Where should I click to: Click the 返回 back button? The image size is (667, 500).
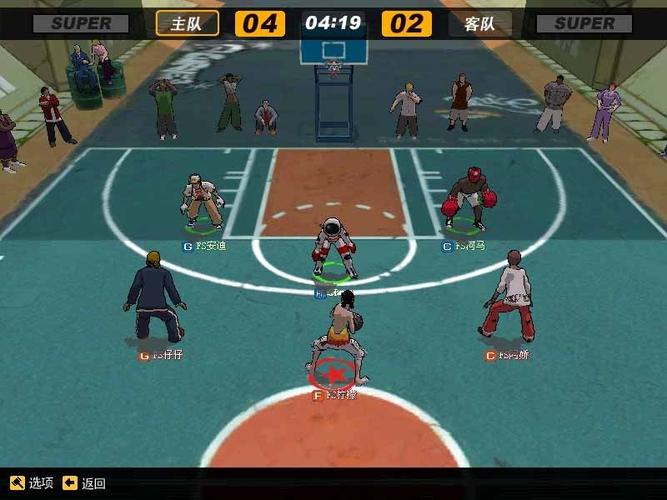[84, 483]
